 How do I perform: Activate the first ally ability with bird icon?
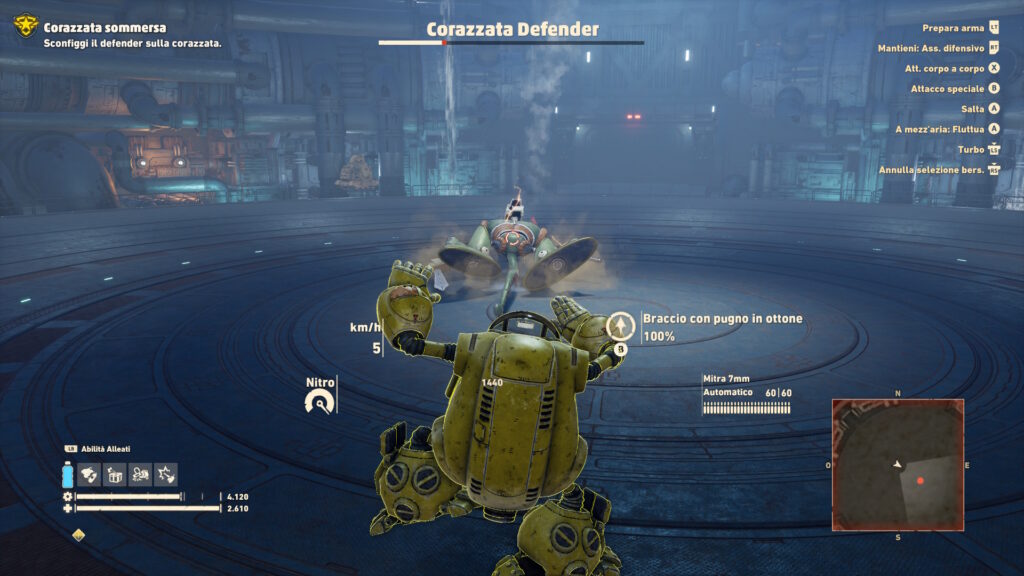(x=89, y=474)
